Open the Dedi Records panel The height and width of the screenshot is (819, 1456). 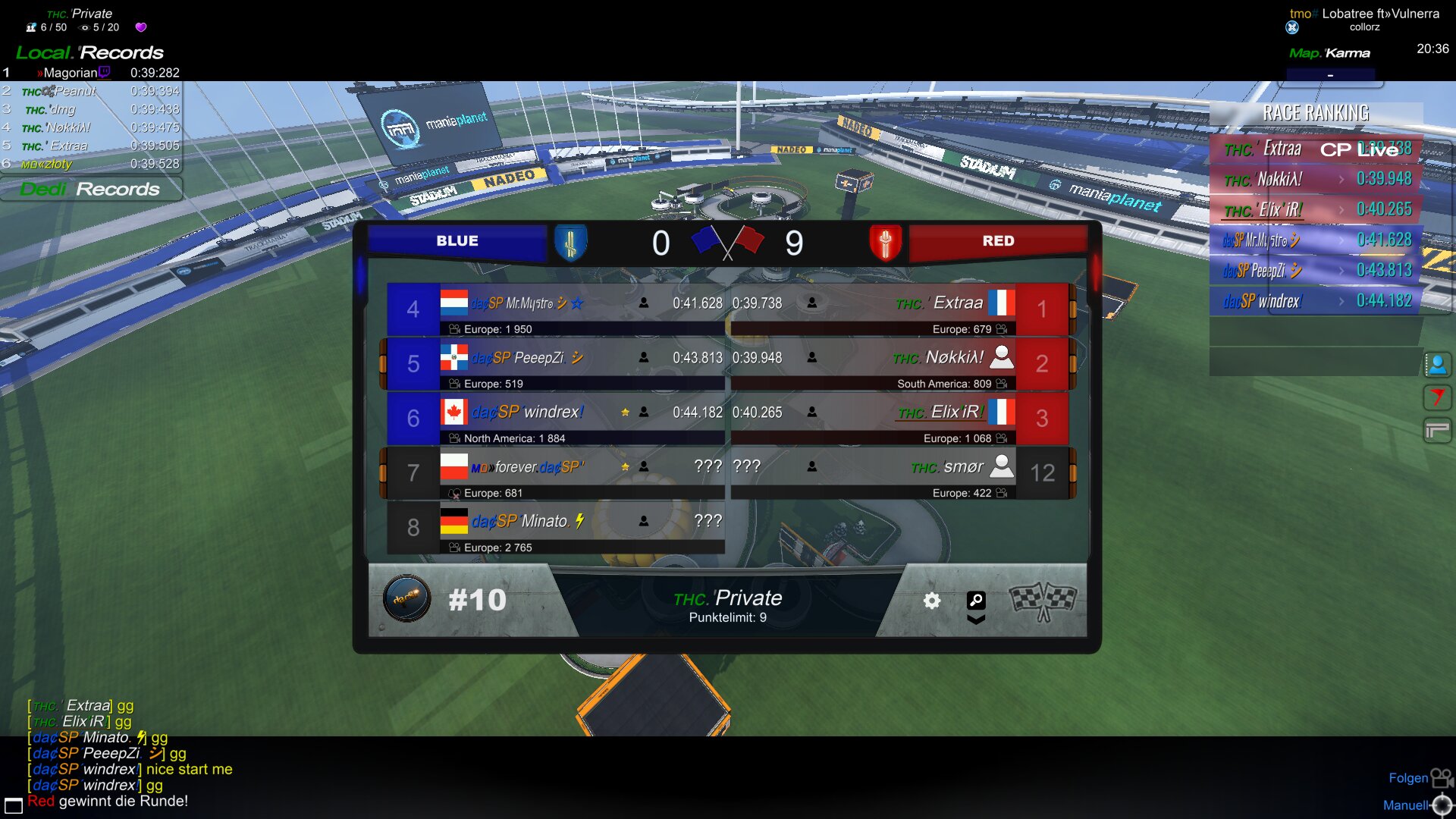[x=90, y=189]
